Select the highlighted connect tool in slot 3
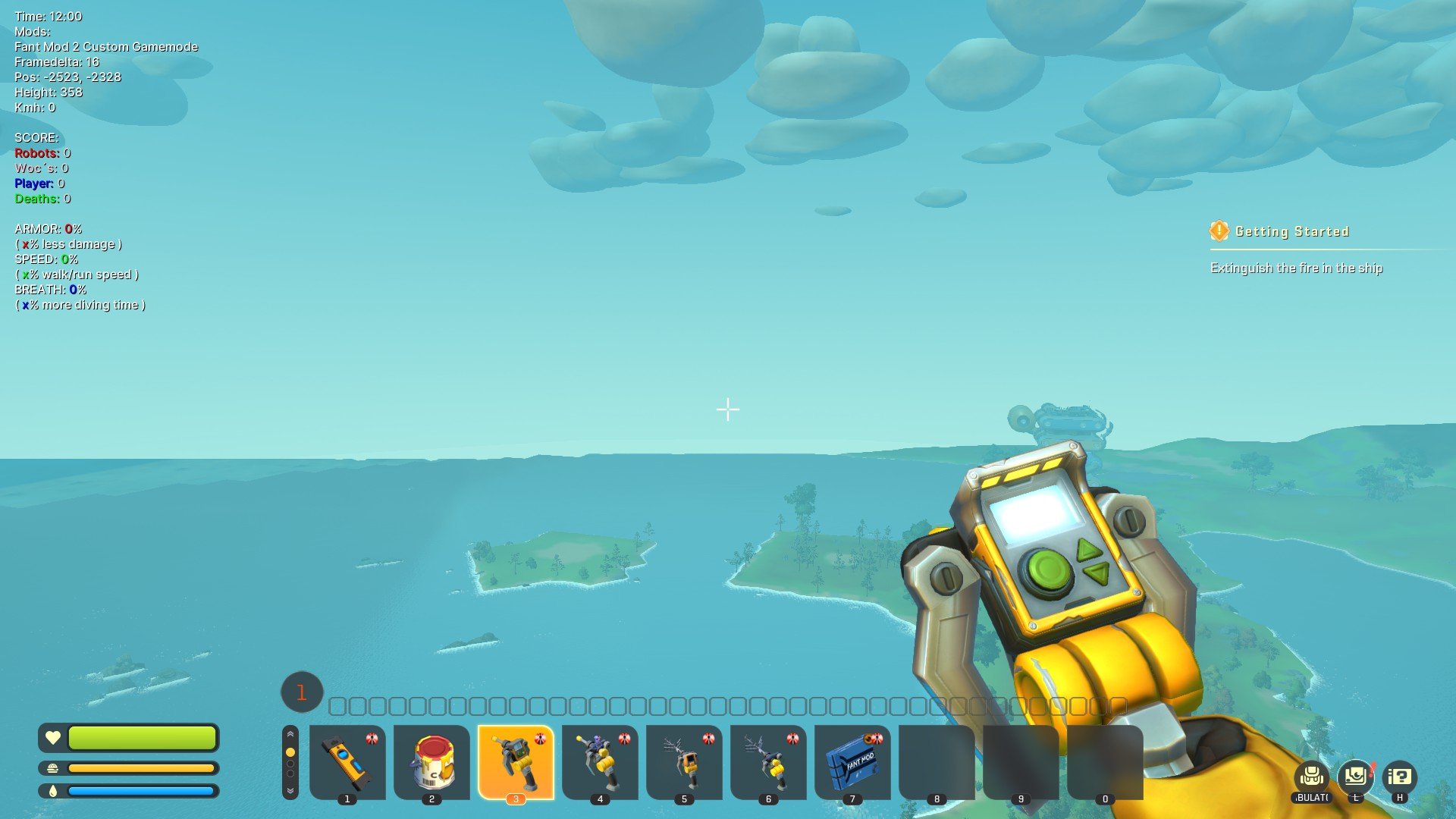Screen dimensions: 1456x819 [x=516, y=761]
